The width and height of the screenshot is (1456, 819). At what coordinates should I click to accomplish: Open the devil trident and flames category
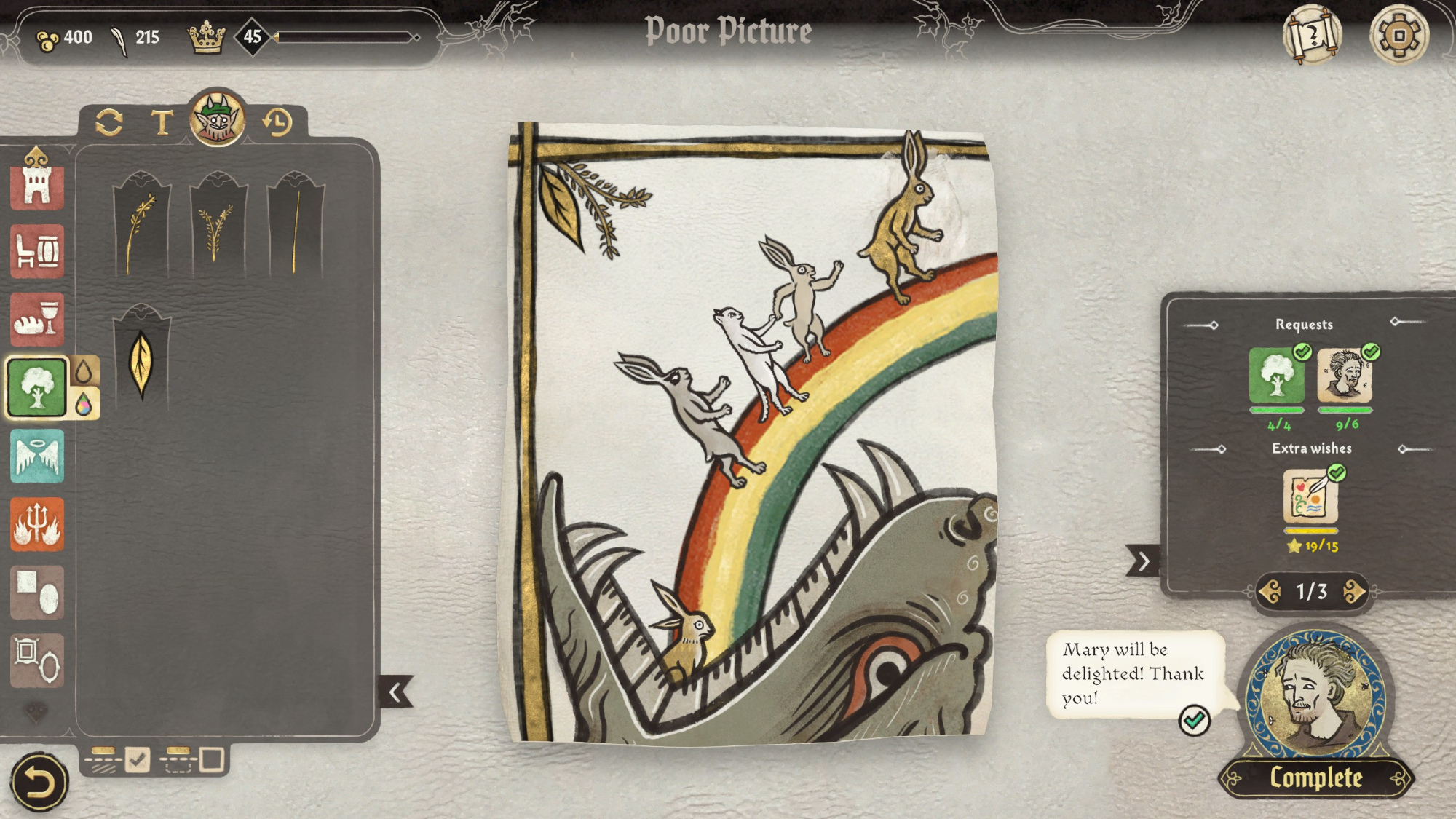[37, 524]
